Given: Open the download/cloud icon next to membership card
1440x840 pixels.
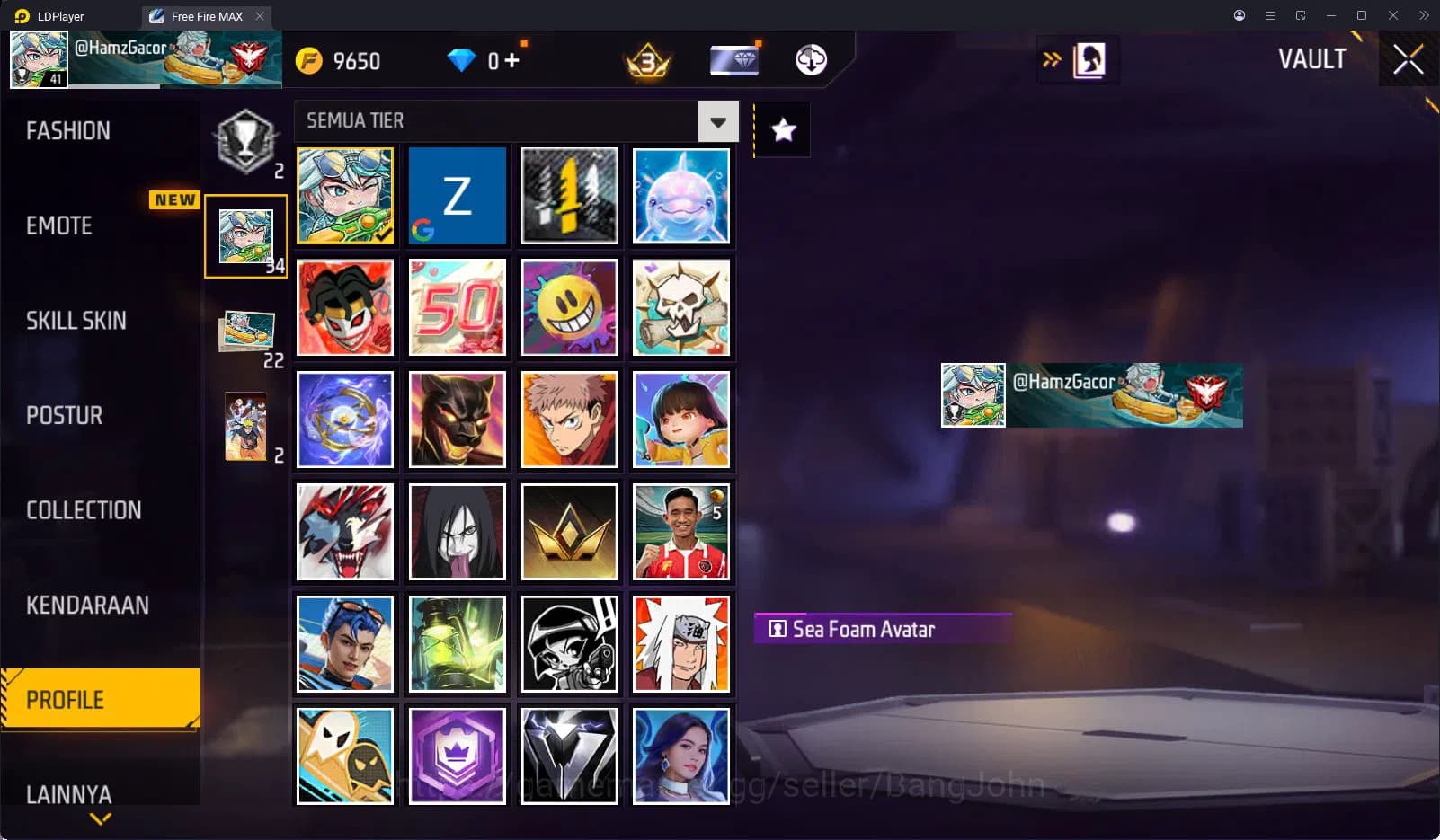Looking at the screenshot, I should click(x=810, y=60).
